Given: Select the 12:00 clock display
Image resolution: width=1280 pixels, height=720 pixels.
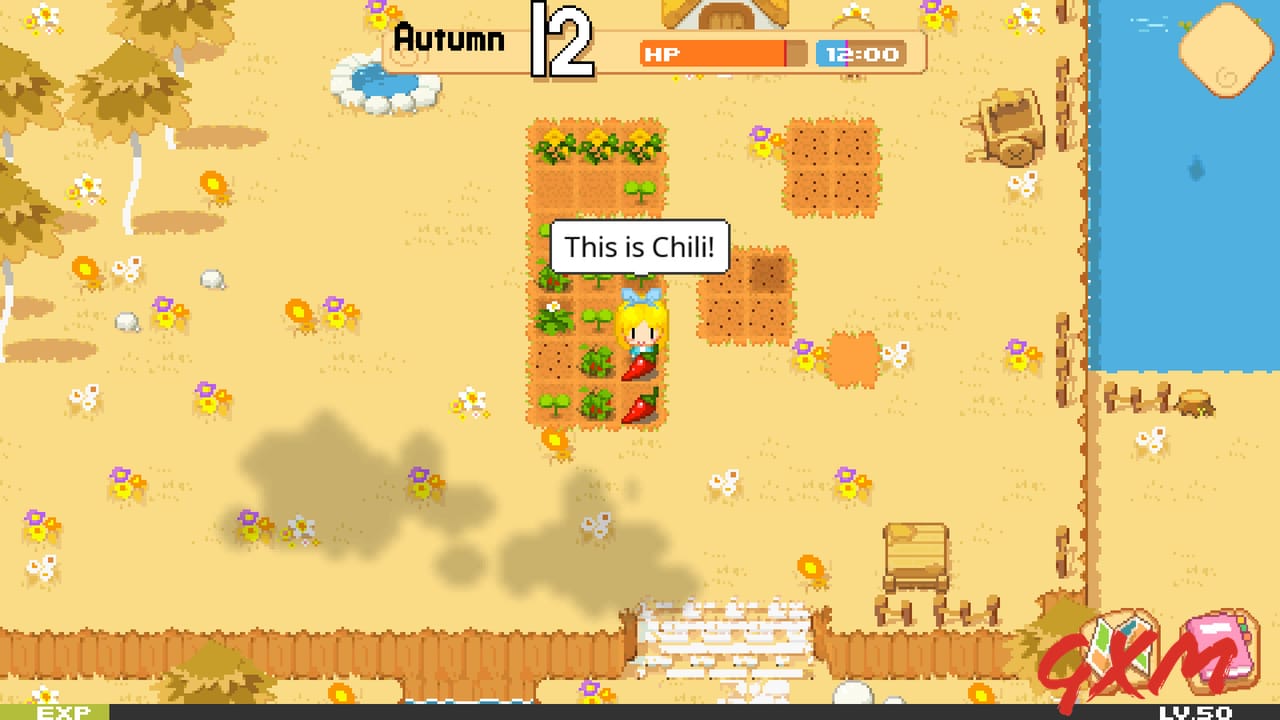Looking at the screenshot, I should (x=859, y=54).
